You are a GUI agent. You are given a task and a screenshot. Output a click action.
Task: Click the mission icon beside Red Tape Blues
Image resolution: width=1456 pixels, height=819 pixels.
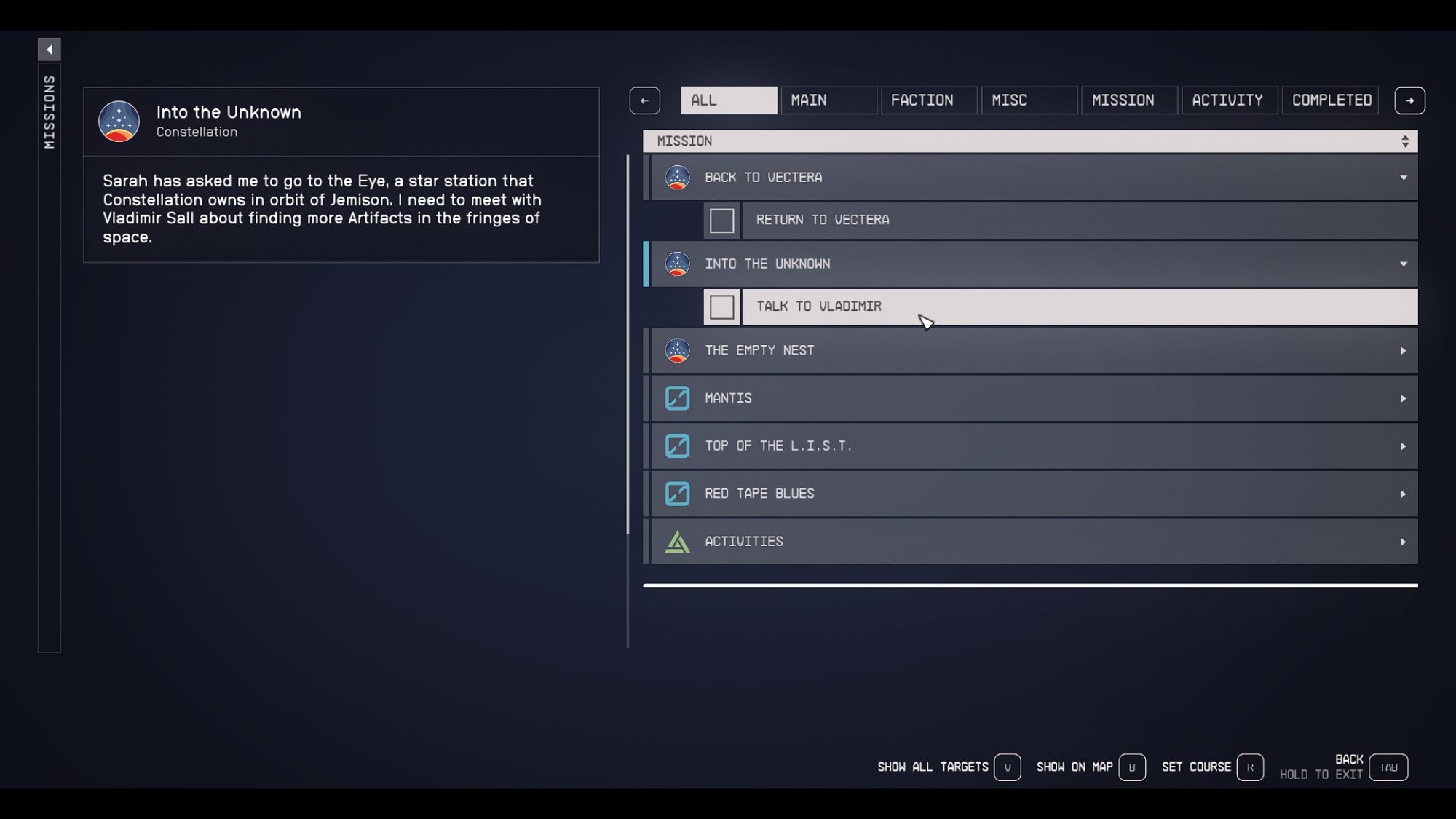point(677,494)
